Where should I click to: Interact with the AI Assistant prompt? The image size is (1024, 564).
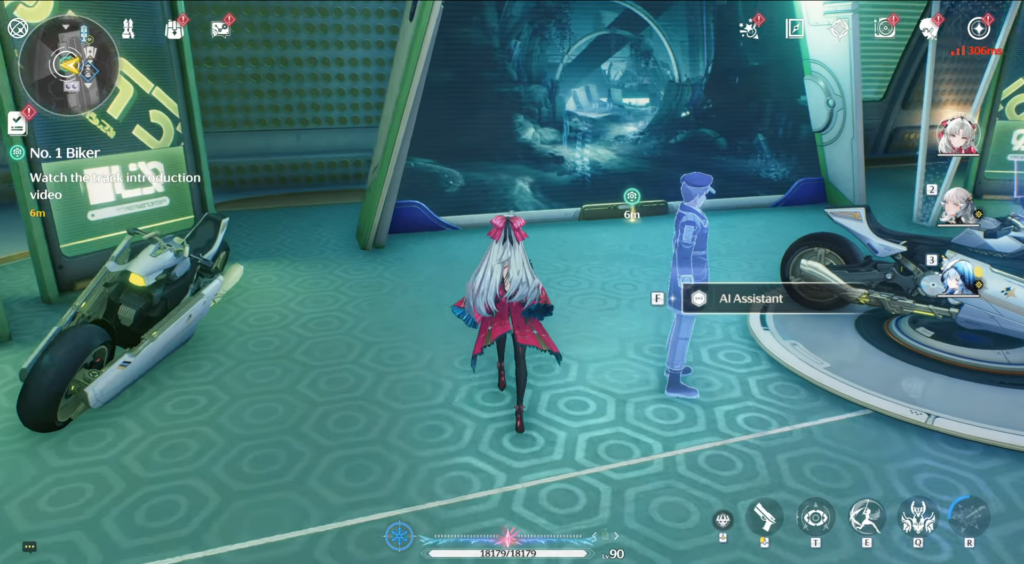pyautogui.click(x=750, y=298)
